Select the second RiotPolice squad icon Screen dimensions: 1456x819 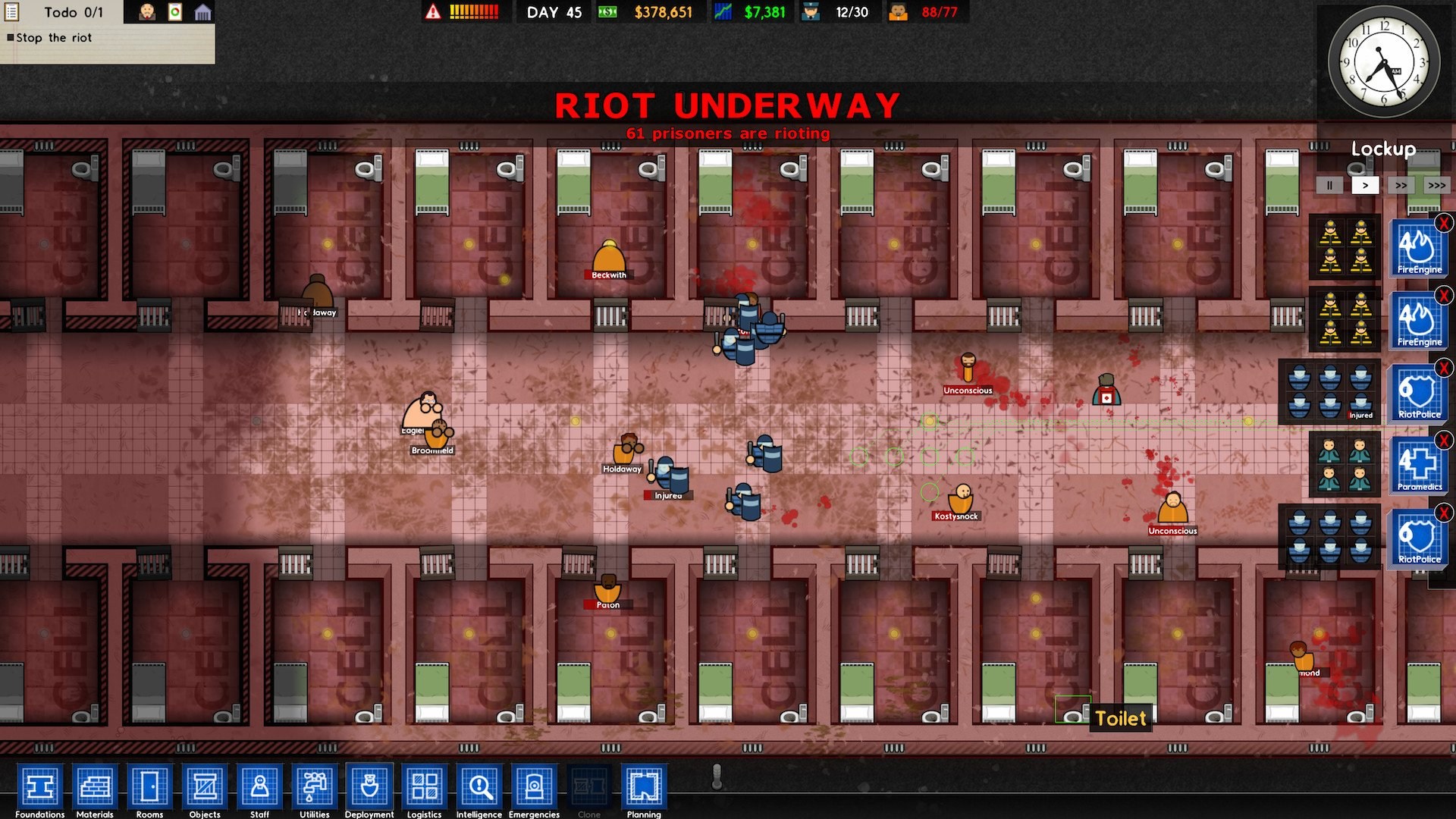(x=1417, y=540)
